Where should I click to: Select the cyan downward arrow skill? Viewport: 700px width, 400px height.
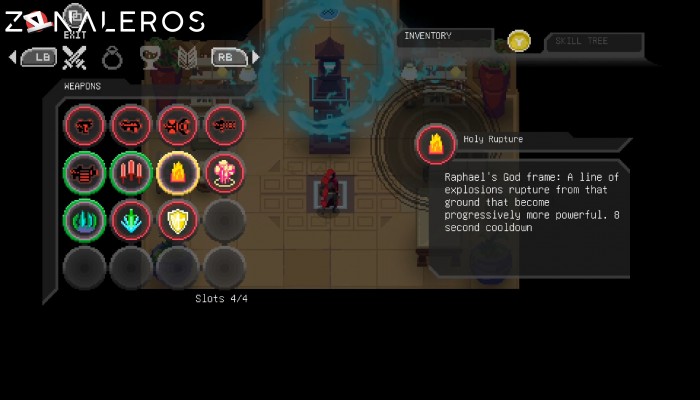point(130,221)
